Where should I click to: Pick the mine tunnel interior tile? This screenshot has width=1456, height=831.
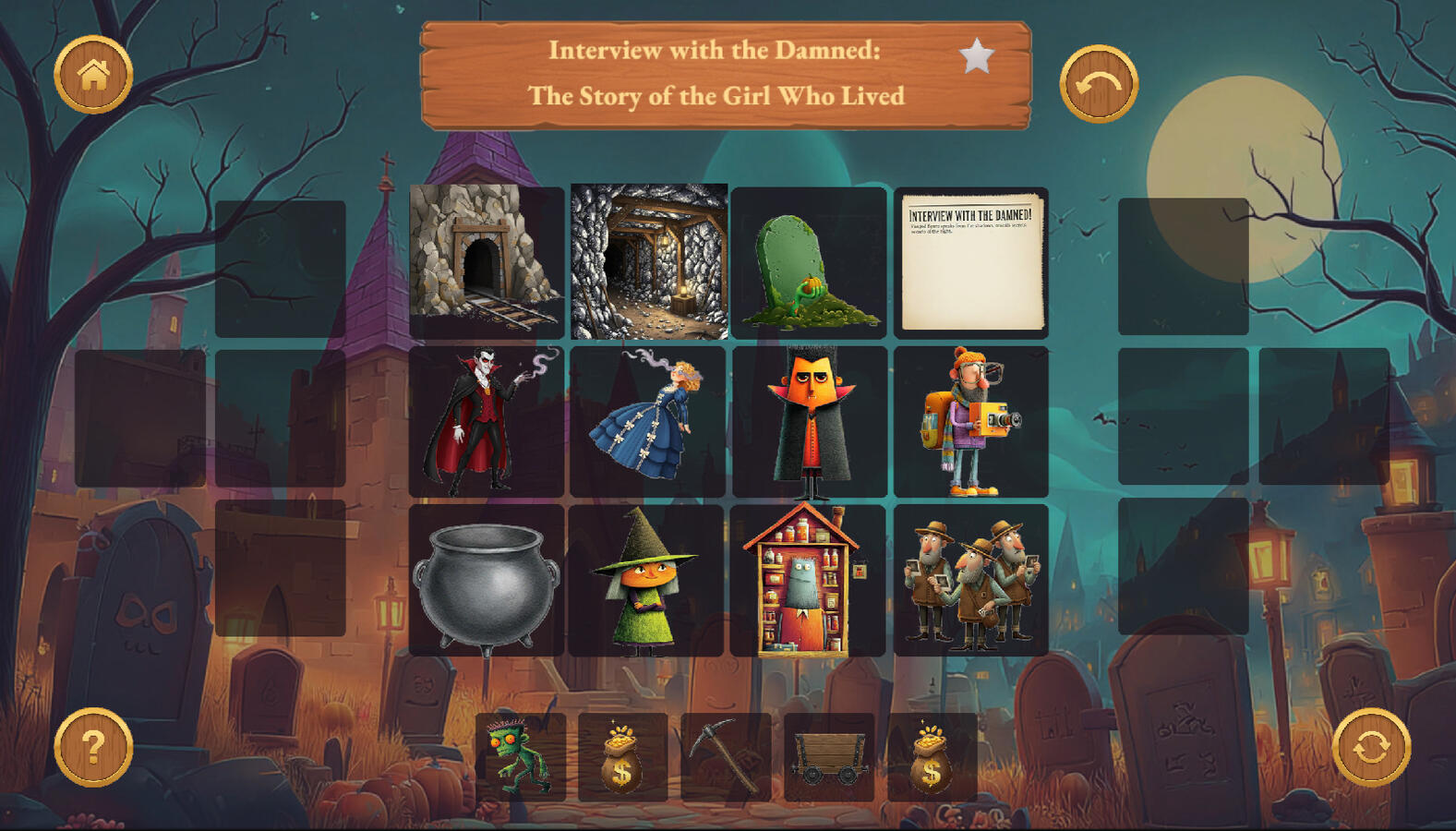coord(648,261)
